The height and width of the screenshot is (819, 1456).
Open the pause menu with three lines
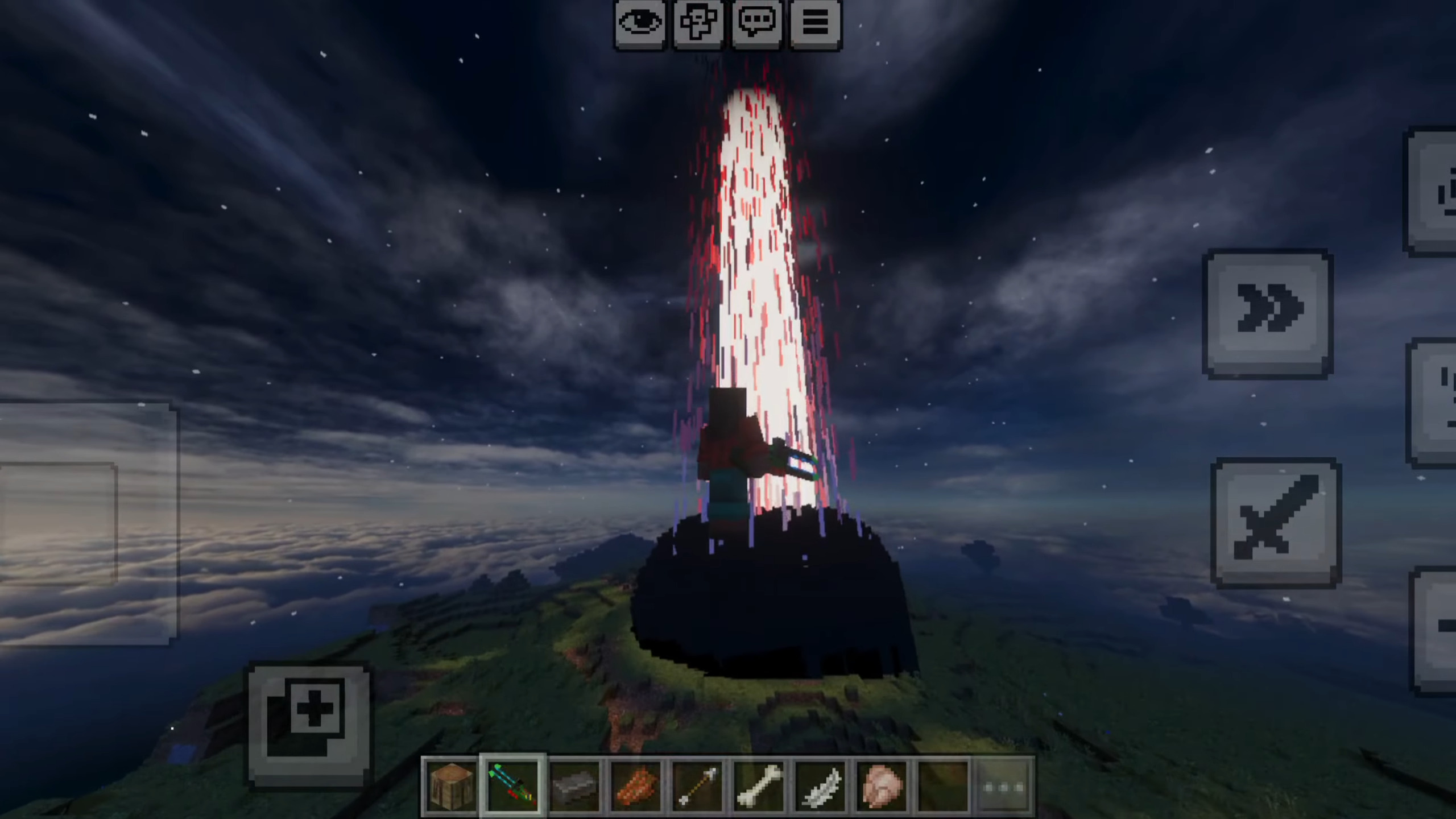point(816,24)
